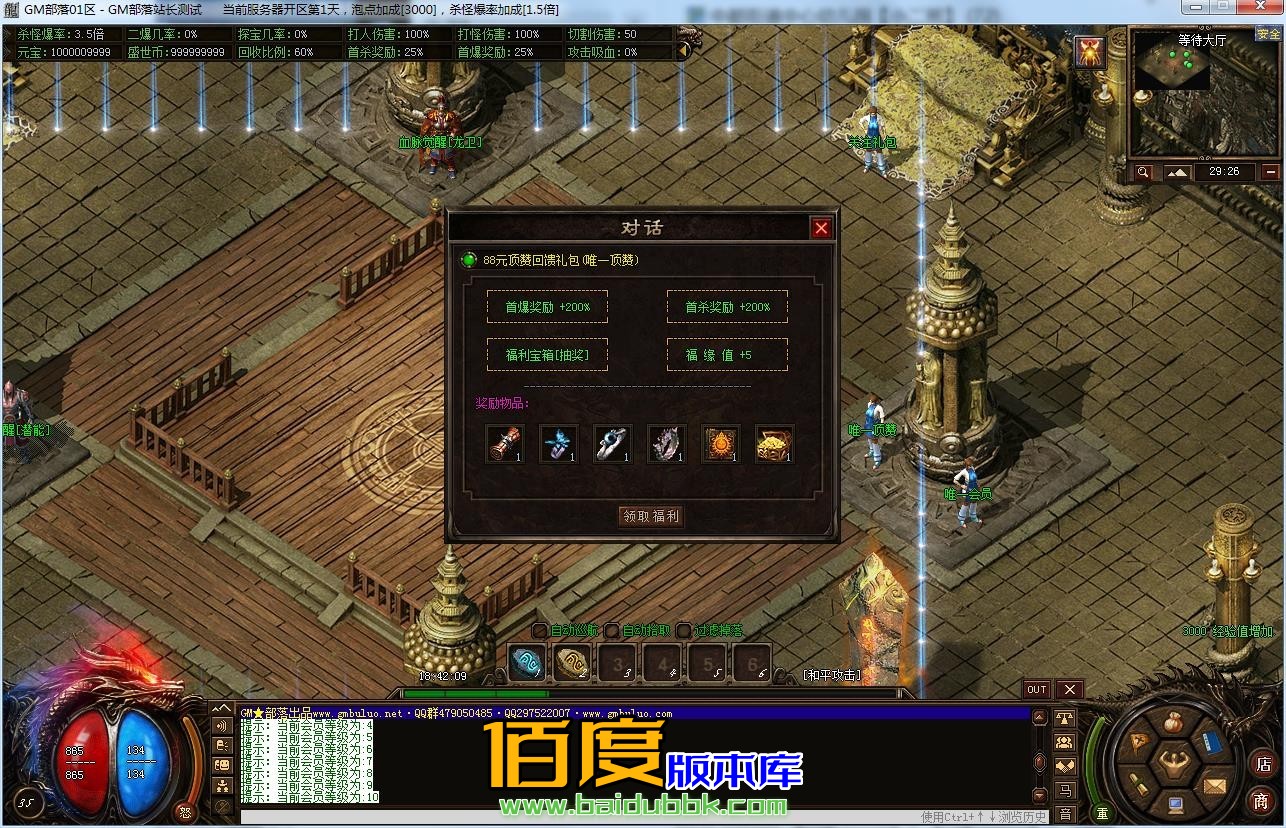1286x828 pixels.
Task: Click the 马 horse icon
Action: tap(1065, 791)
